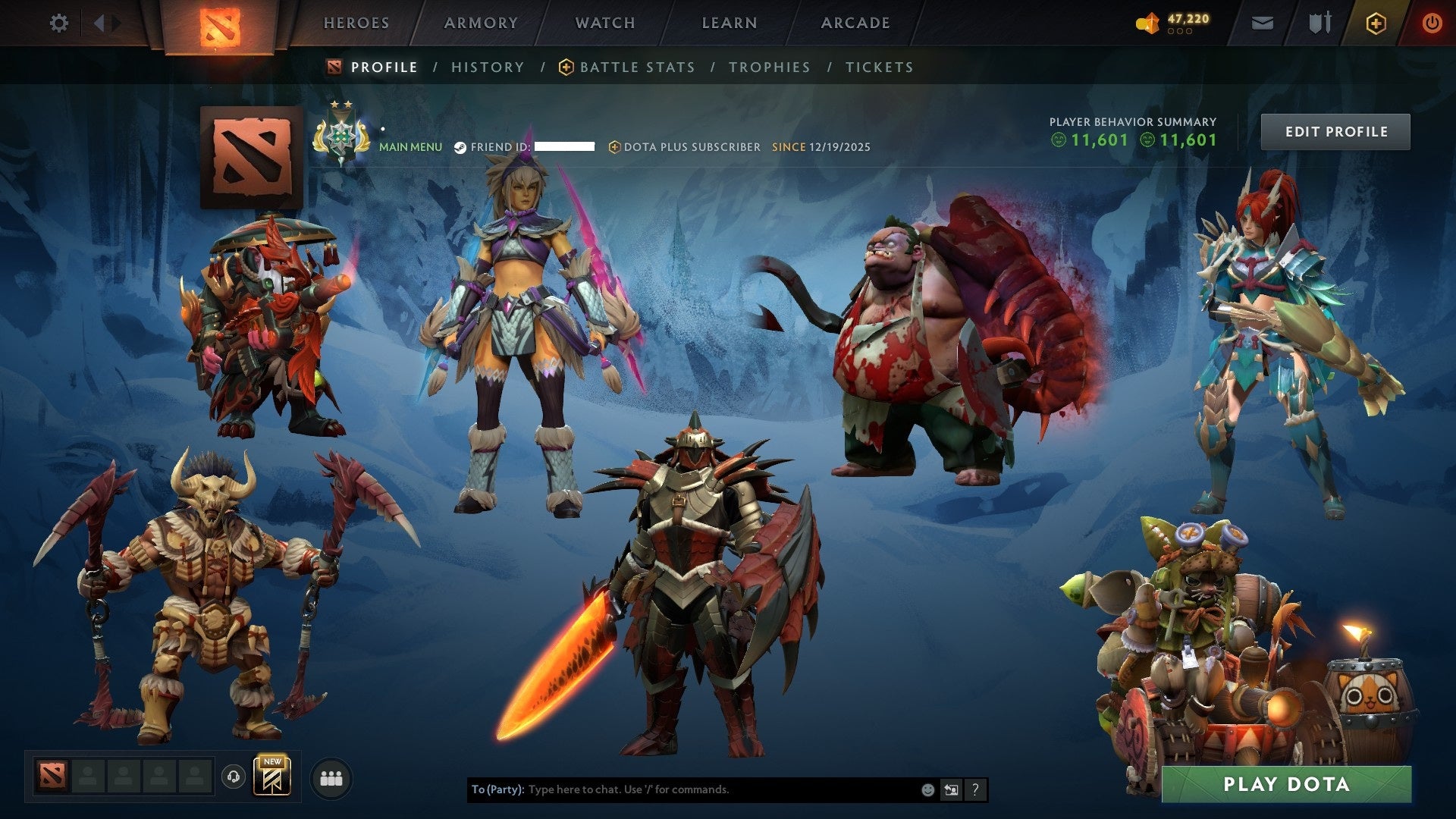Click the question mark help icon
Screen dimensions: 1456x819
click(975, 789)
